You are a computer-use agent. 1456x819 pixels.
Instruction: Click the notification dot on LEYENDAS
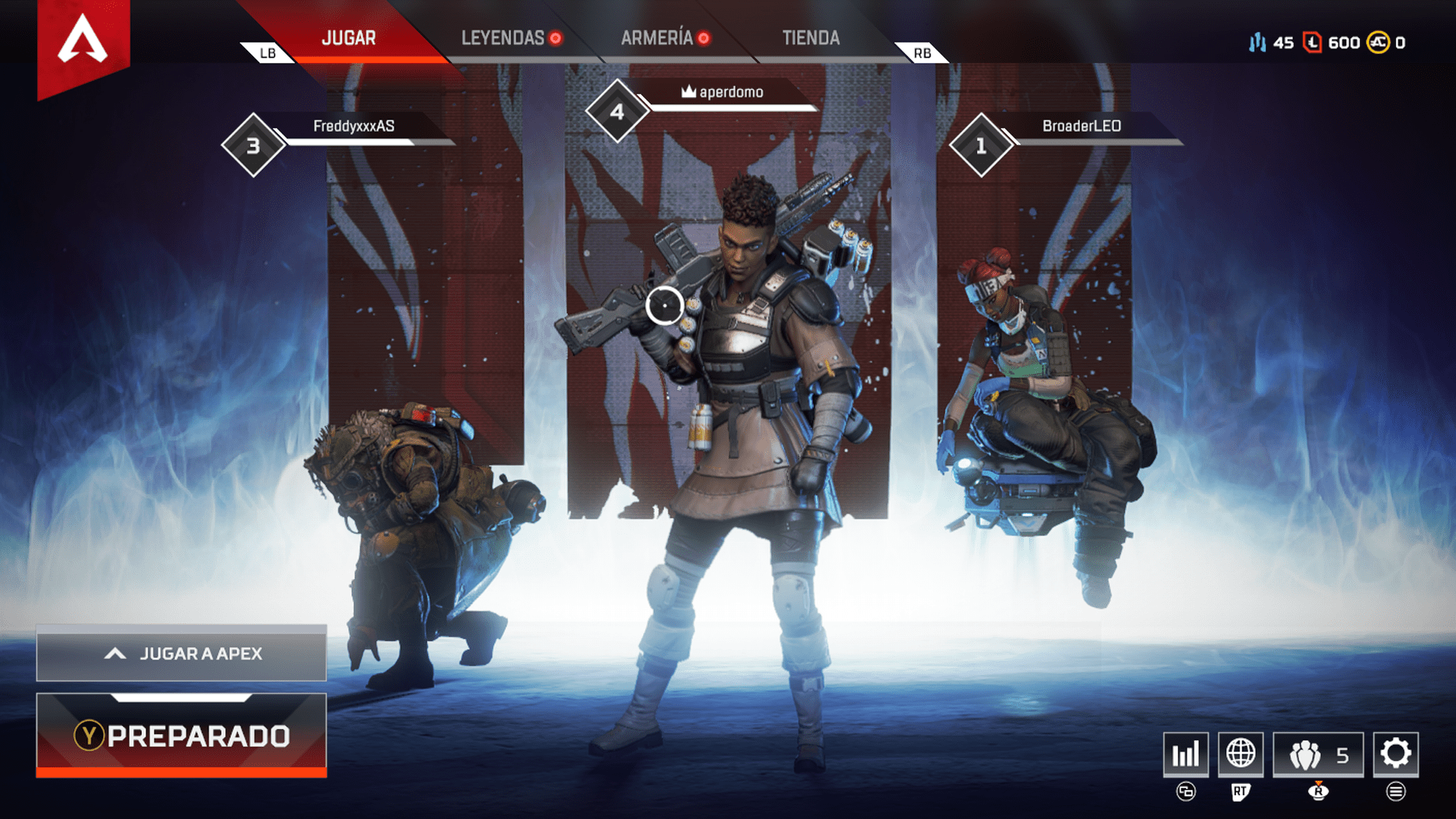[x=554, y=36]
